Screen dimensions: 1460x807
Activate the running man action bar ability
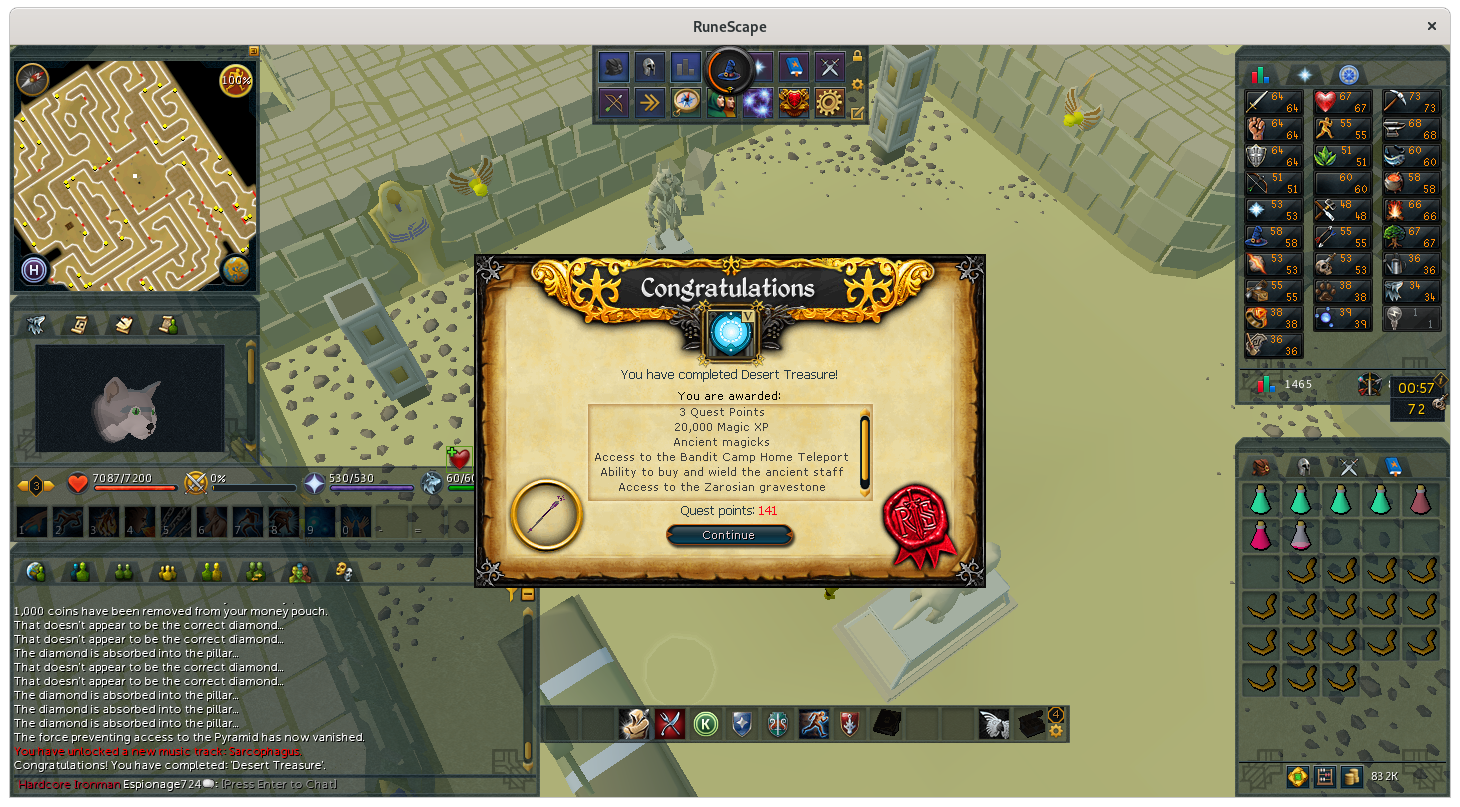pyautogui.click(x=813, y=724)
